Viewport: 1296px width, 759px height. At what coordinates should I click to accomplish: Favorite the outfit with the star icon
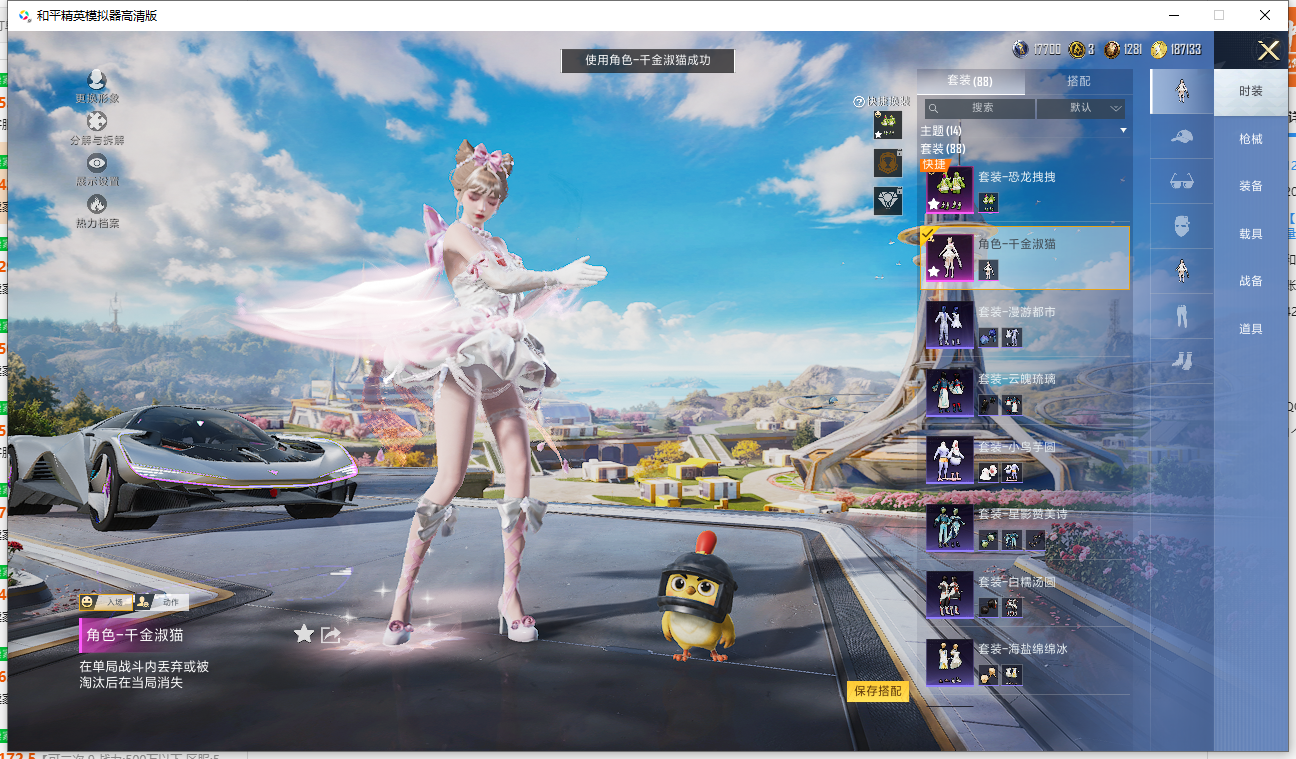point(304,633)
